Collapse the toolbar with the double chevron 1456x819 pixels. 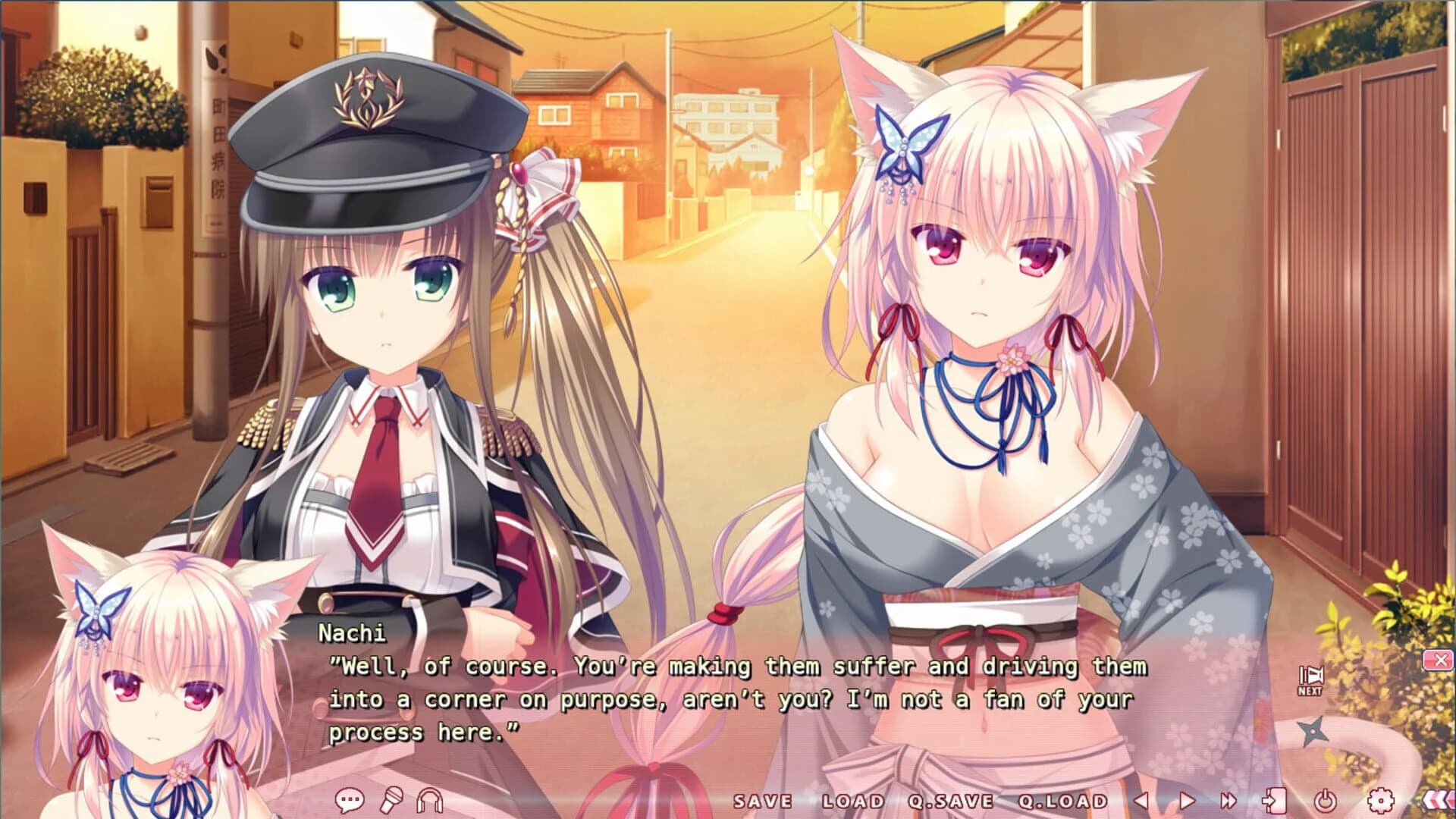(1439, 799)
